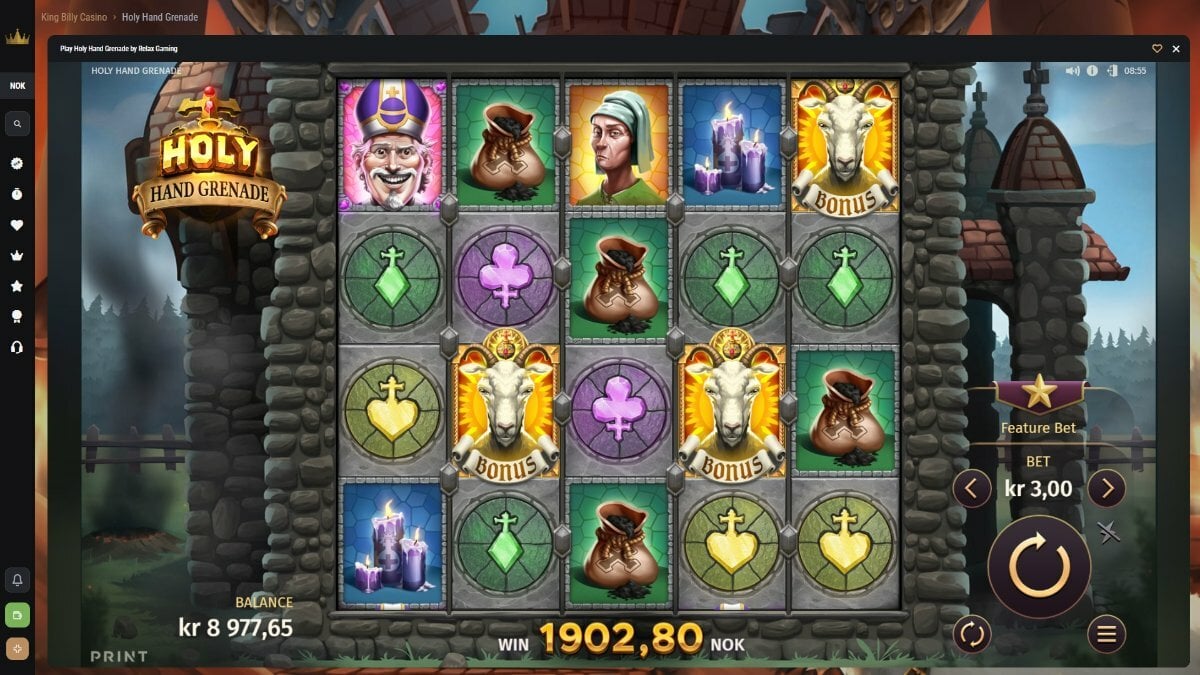
Task: Open the hamburger game menu
Action: 1106,633
